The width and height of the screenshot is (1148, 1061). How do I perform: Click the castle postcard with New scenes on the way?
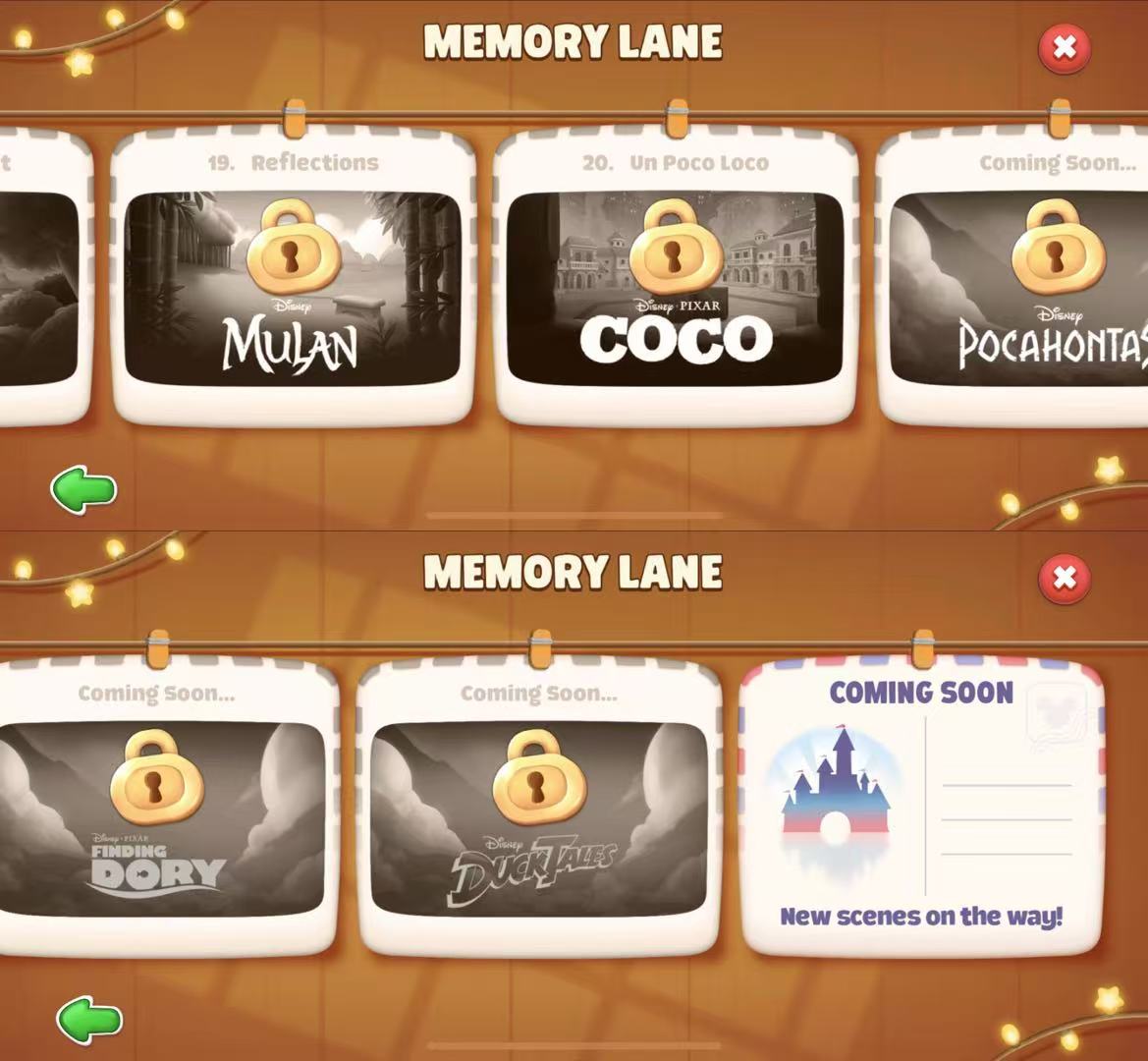coord(921,808)
